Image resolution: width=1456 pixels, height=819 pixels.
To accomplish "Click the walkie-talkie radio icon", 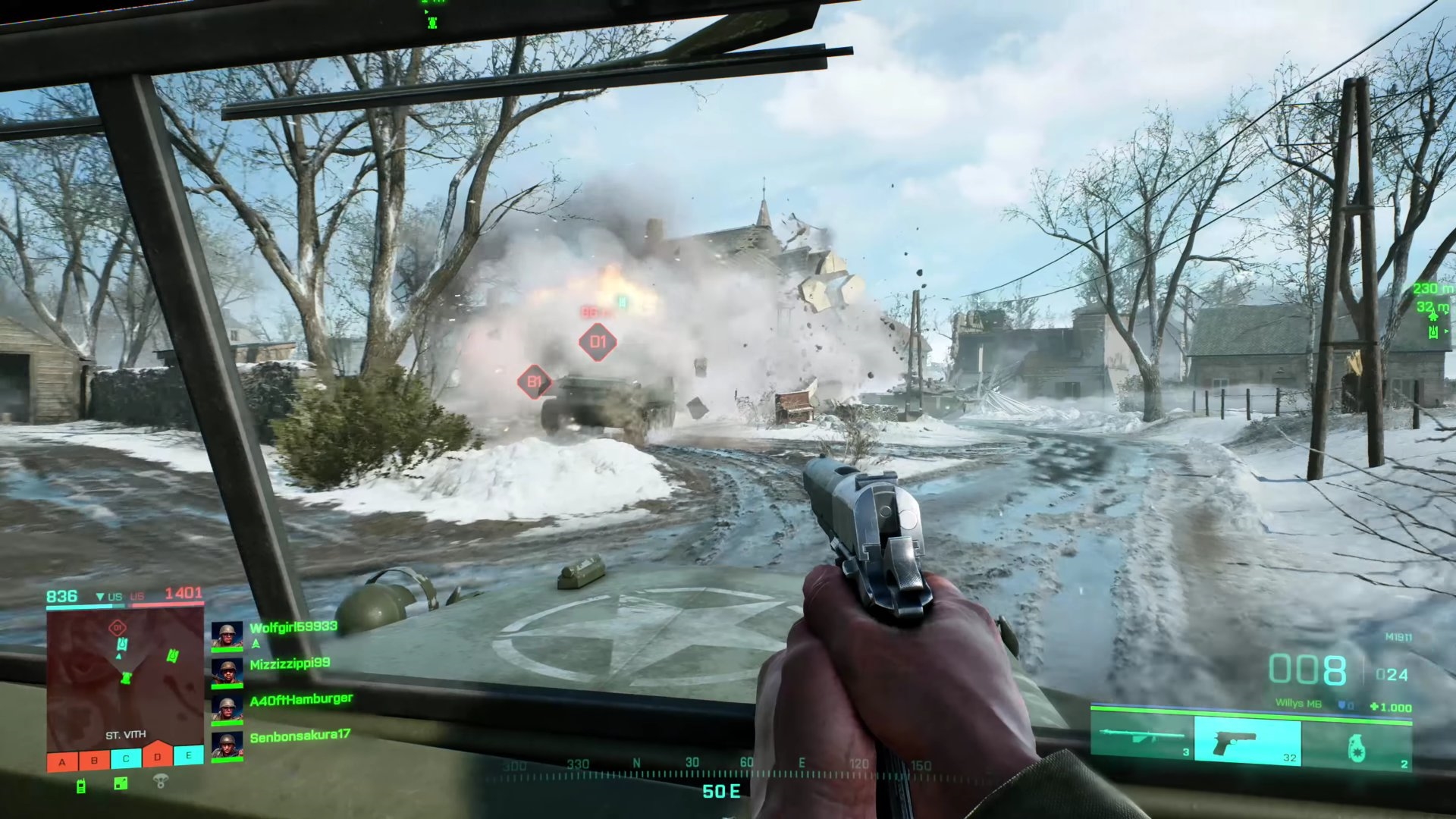I will point(81,786).
